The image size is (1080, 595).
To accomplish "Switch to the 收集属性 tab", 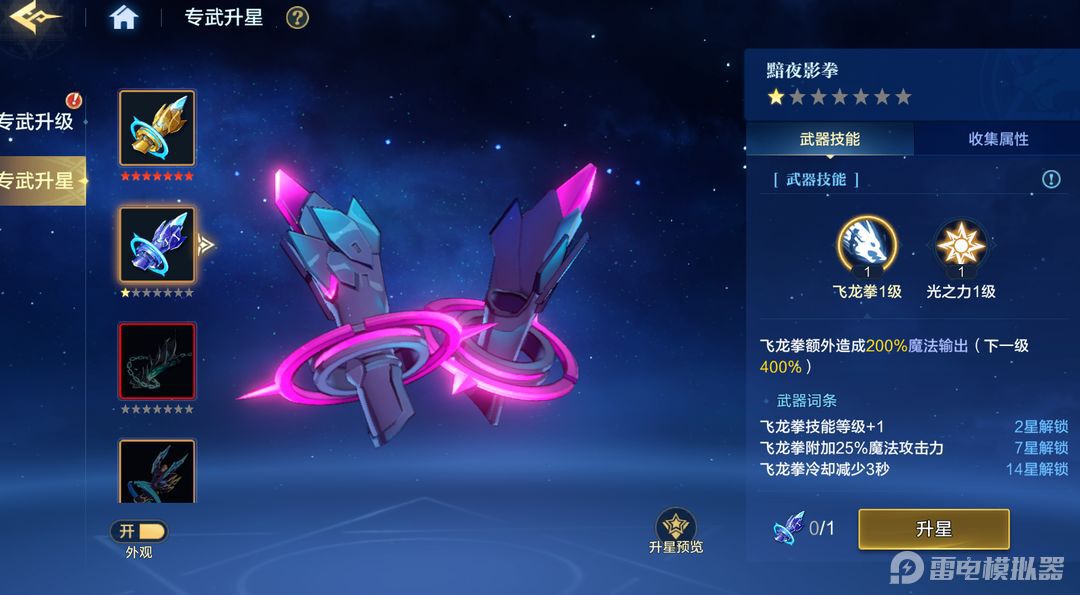I will click(997, 139).
